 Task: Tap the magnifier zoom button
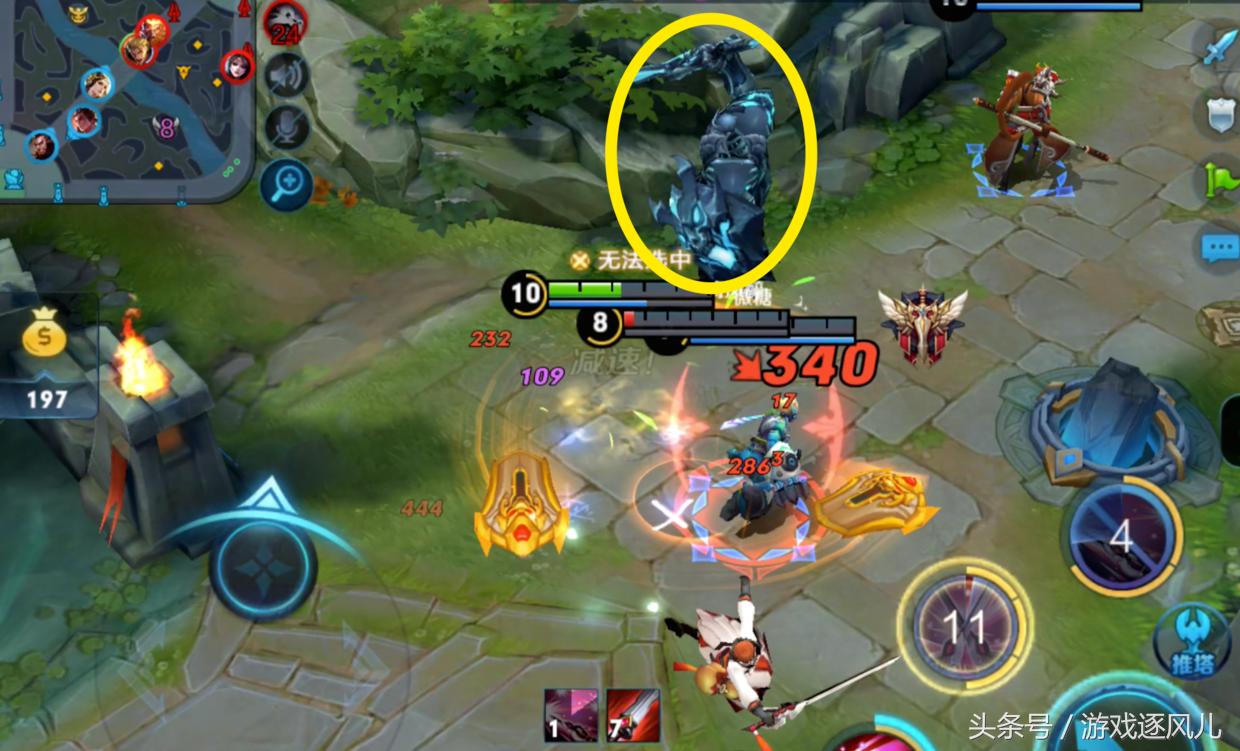[287, 184]
